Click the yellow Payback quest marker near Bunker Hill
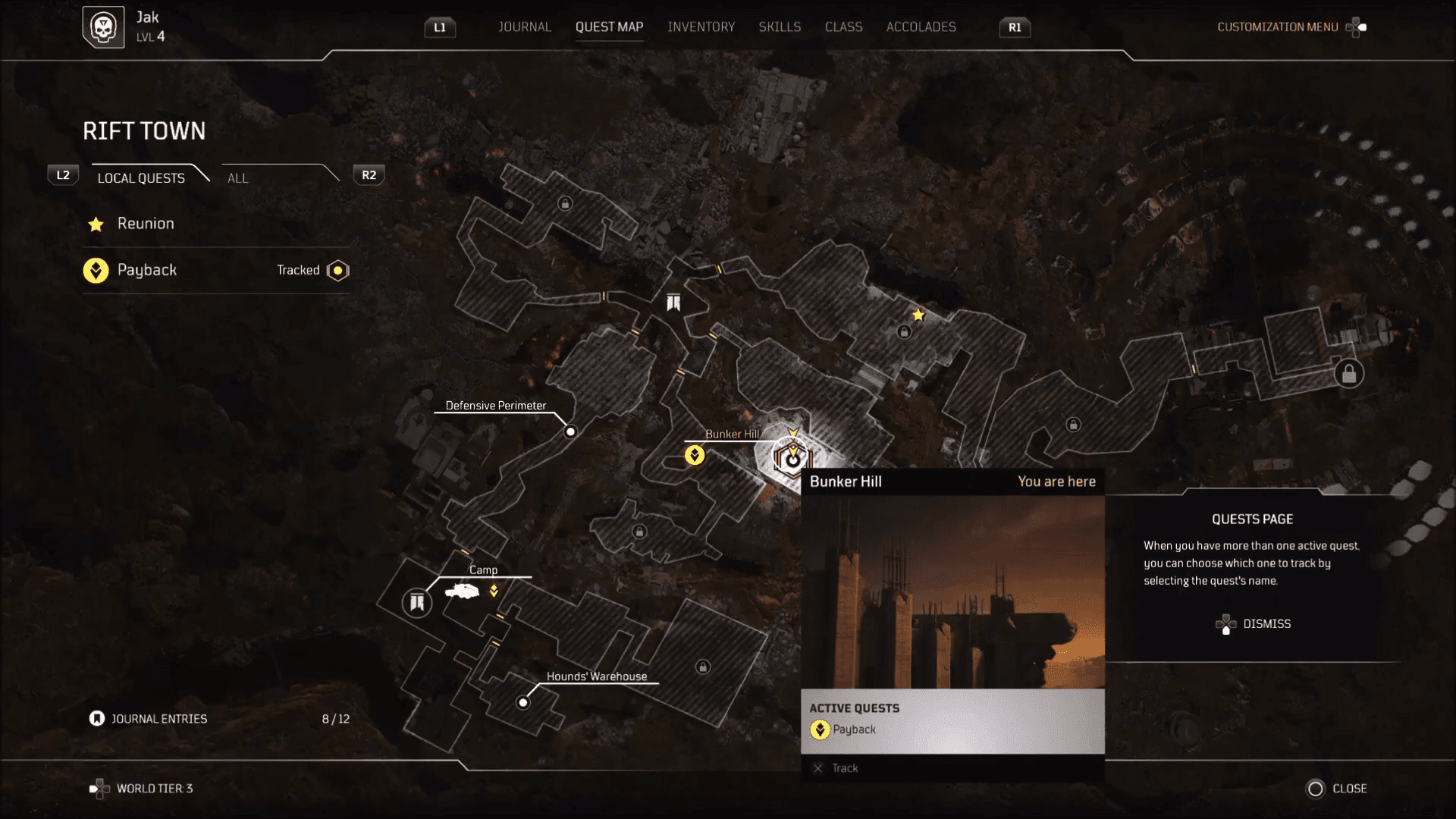Viewport: 1456px width, 819px height. point(694,454)
